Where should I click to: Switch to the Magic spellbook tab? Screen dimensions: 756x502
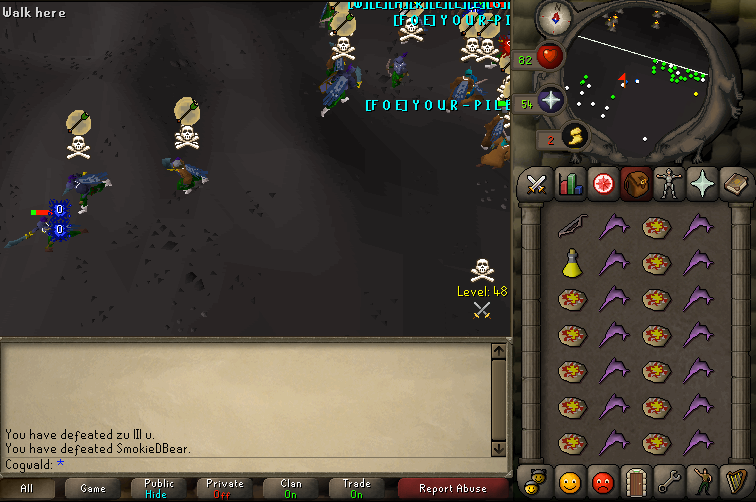click(x=735, y=184)
